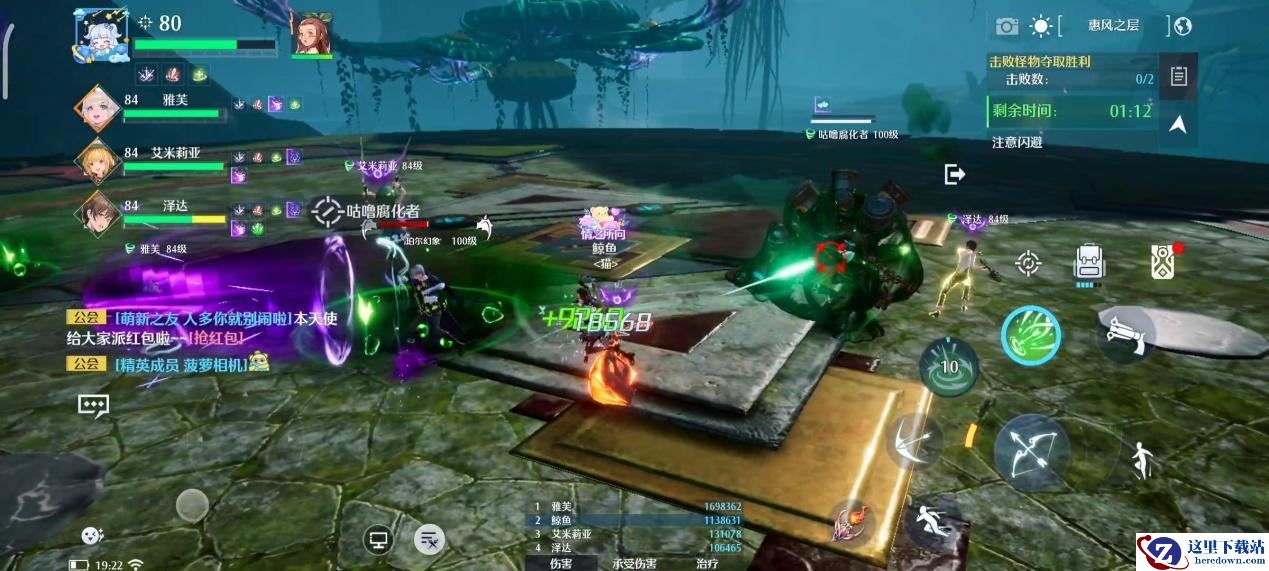Open the card icon with red dot
The height and width of the screenshot is (571, 1269).
(1161, 261)
